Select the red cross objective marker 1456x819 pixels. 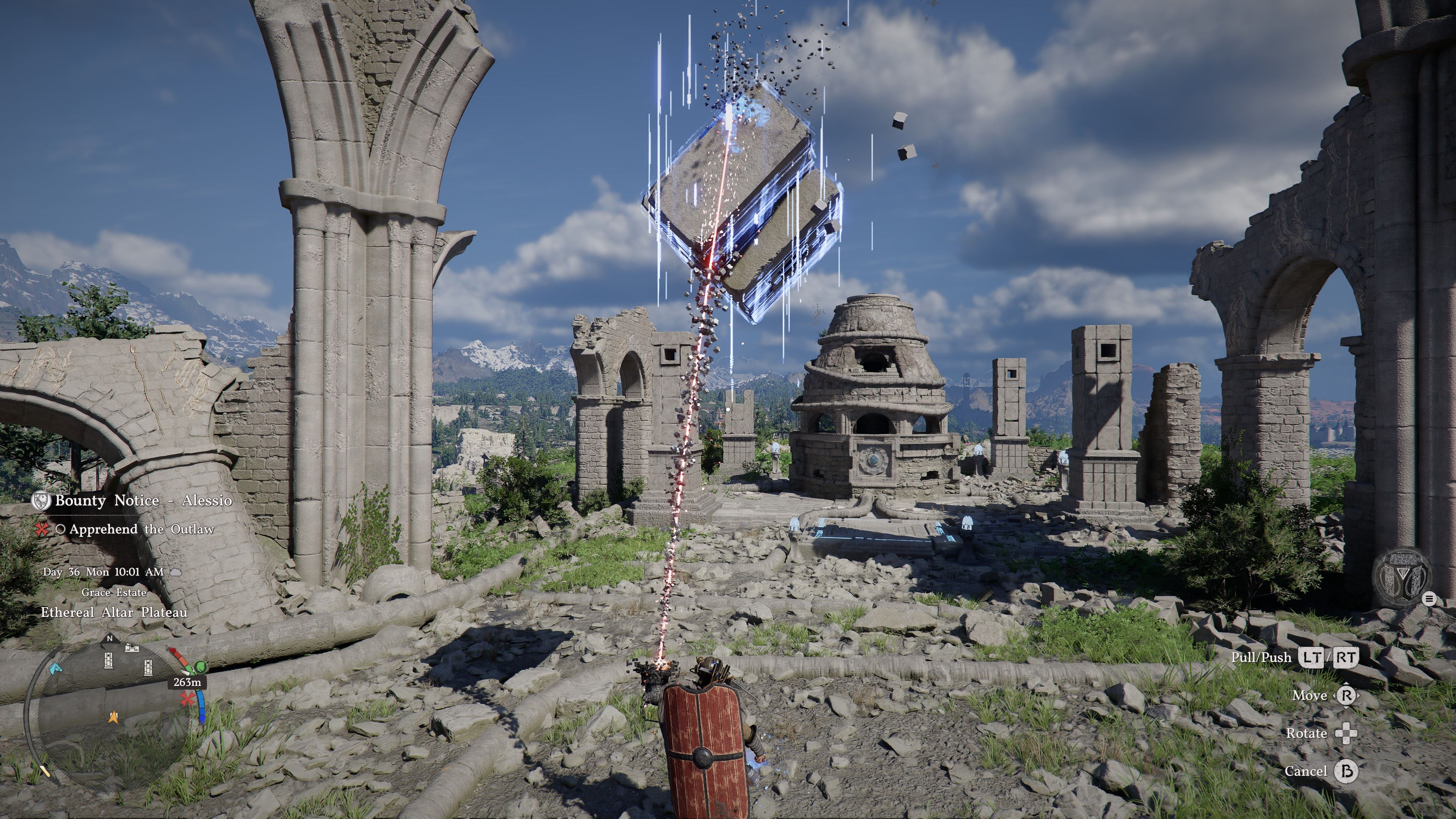coord(187,700)
